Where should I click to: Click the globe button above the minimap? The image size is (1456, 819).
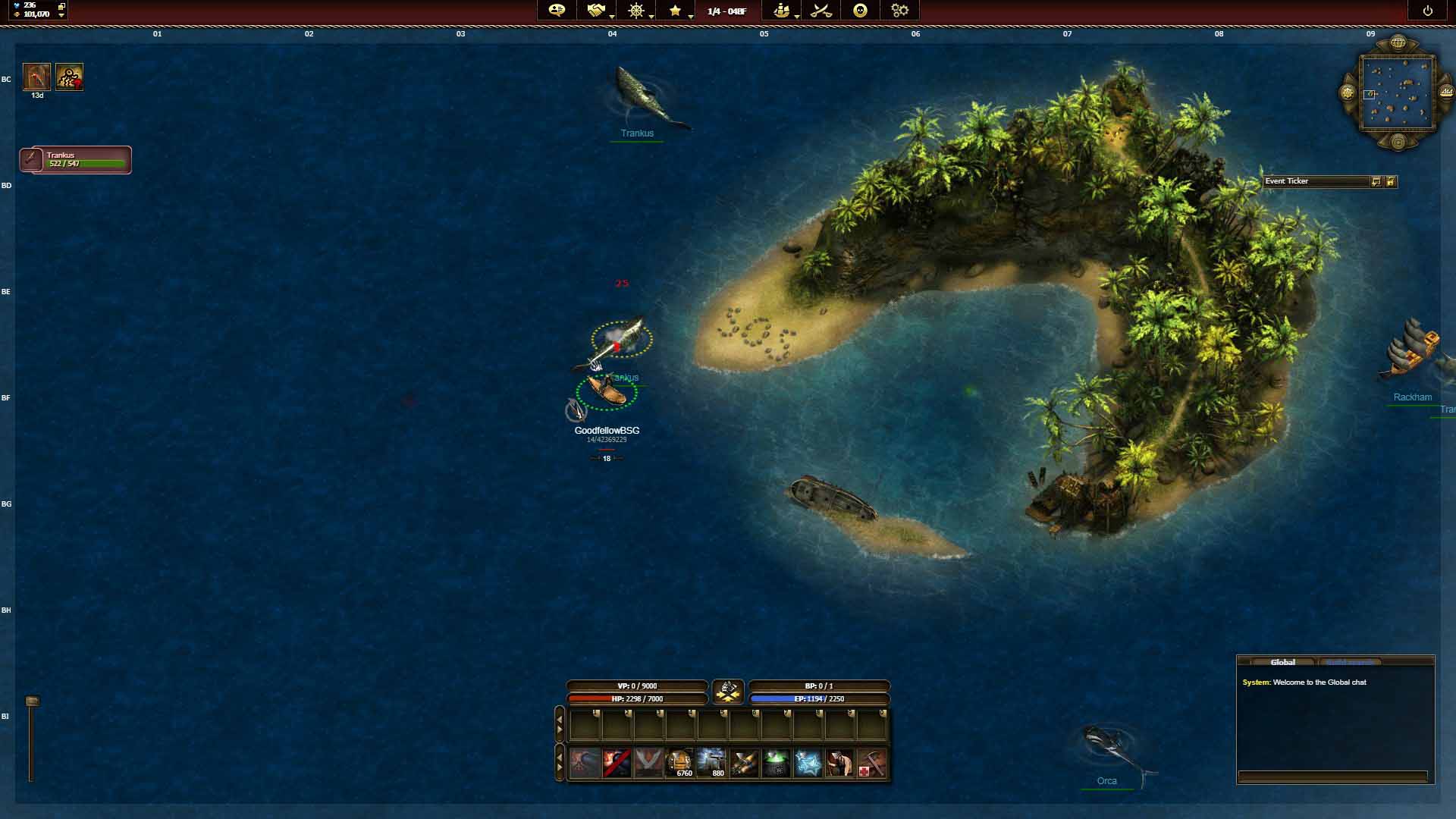(1398, 42)
